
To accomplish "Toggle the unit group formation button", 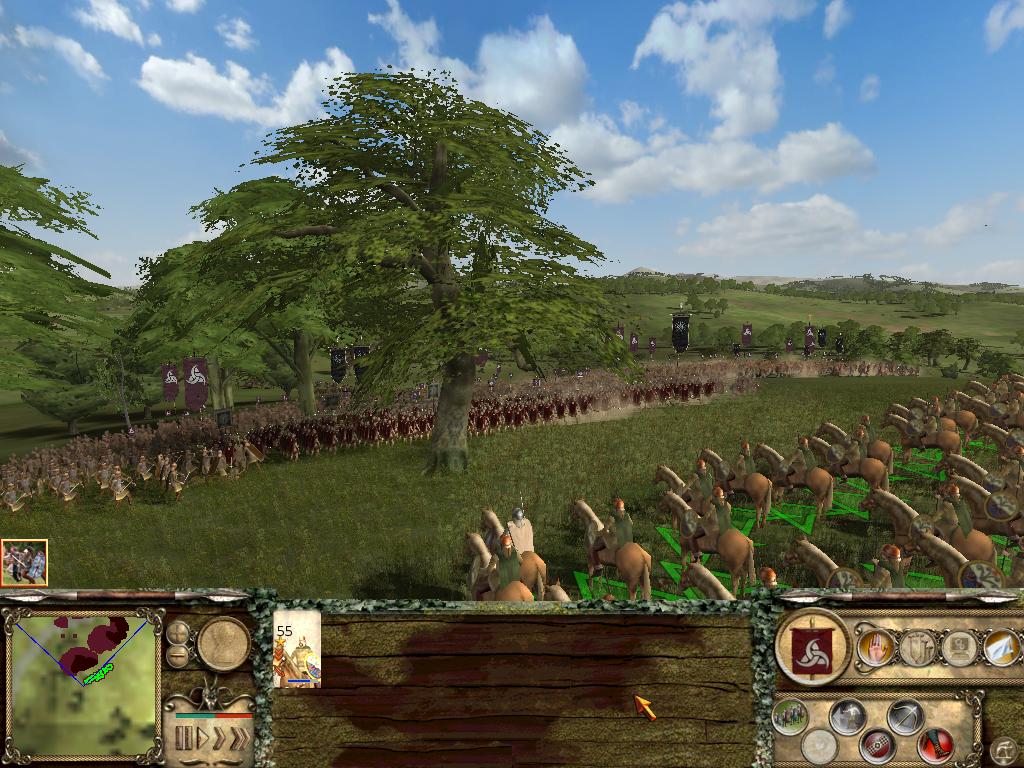I will pyautogui.click(x=790, y=716).
